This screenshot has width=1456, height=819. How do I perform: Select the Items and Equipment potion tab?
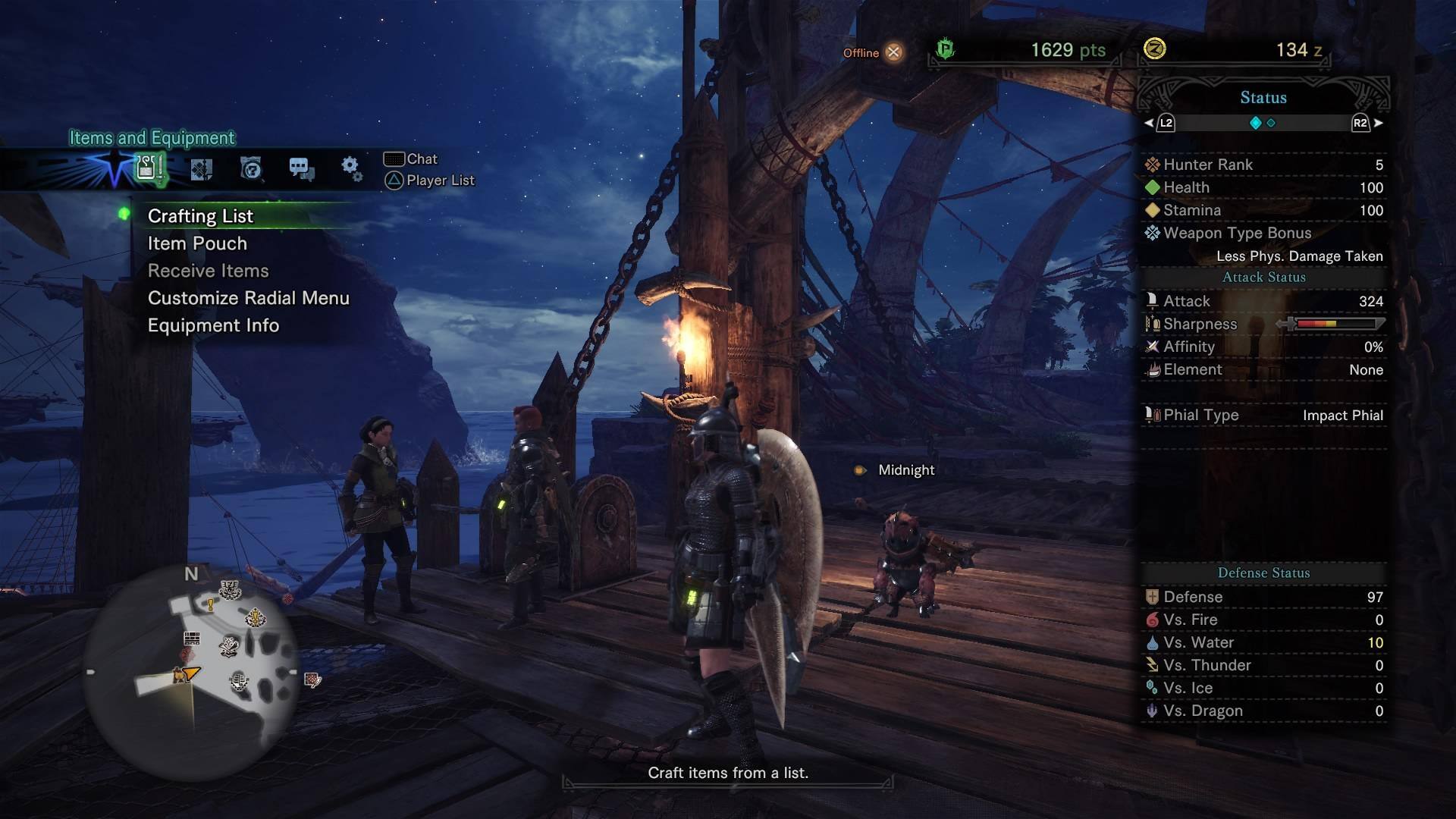149,168
